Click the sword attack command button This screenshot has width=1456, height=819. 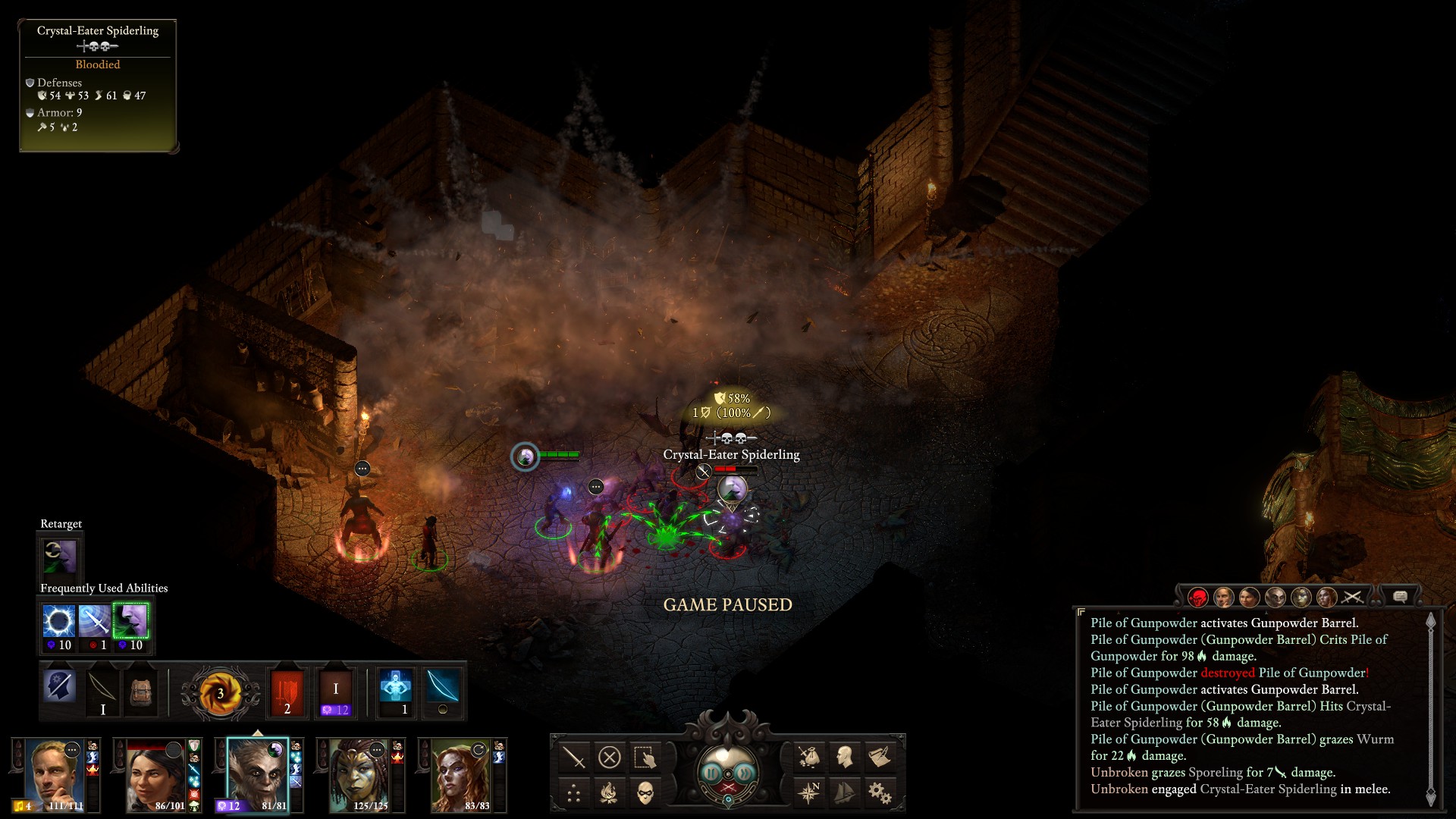[574, 757]
